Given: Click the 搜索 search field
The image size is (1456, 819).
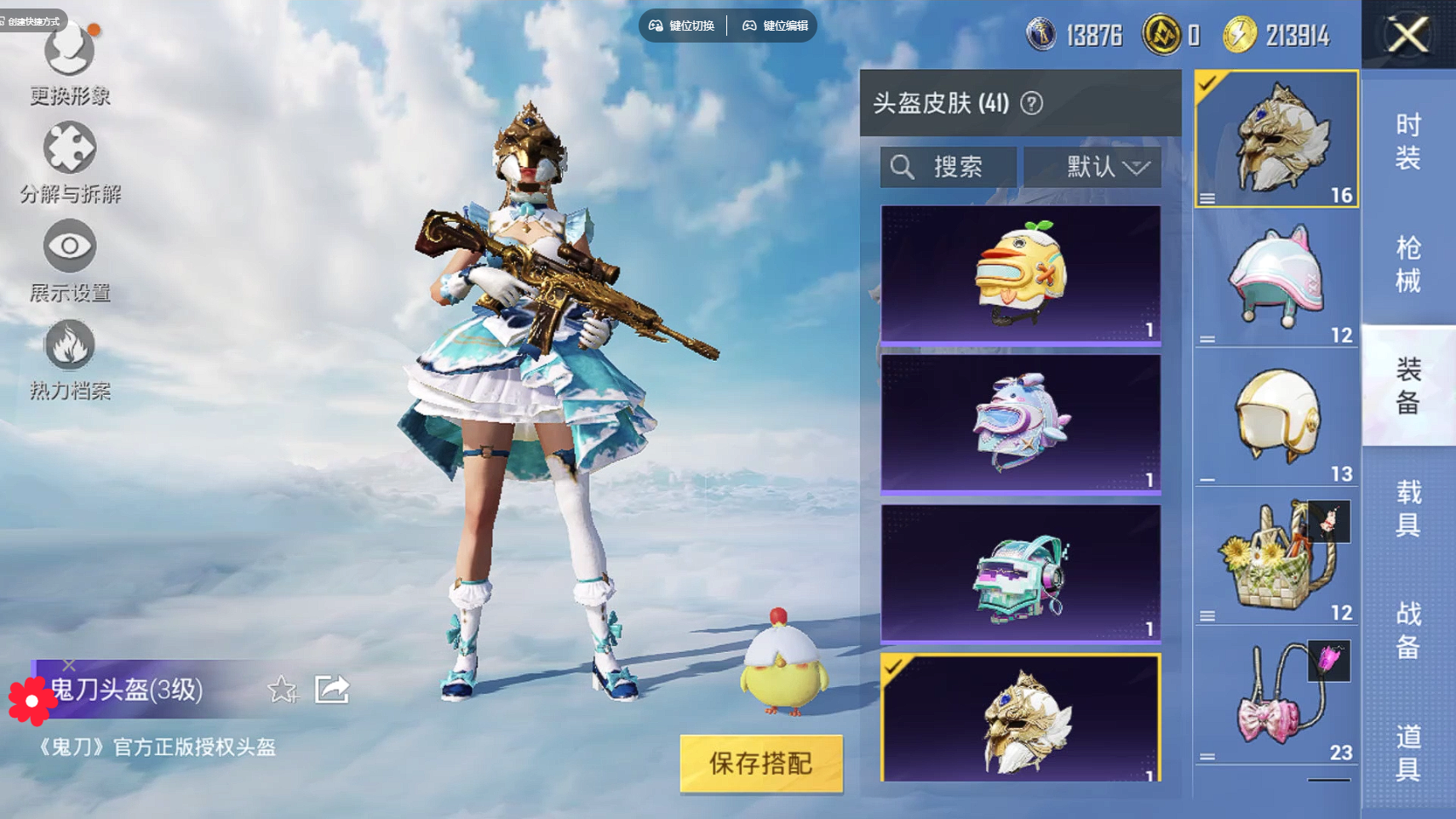Looking at the screenshot, I should coord(949,167).
